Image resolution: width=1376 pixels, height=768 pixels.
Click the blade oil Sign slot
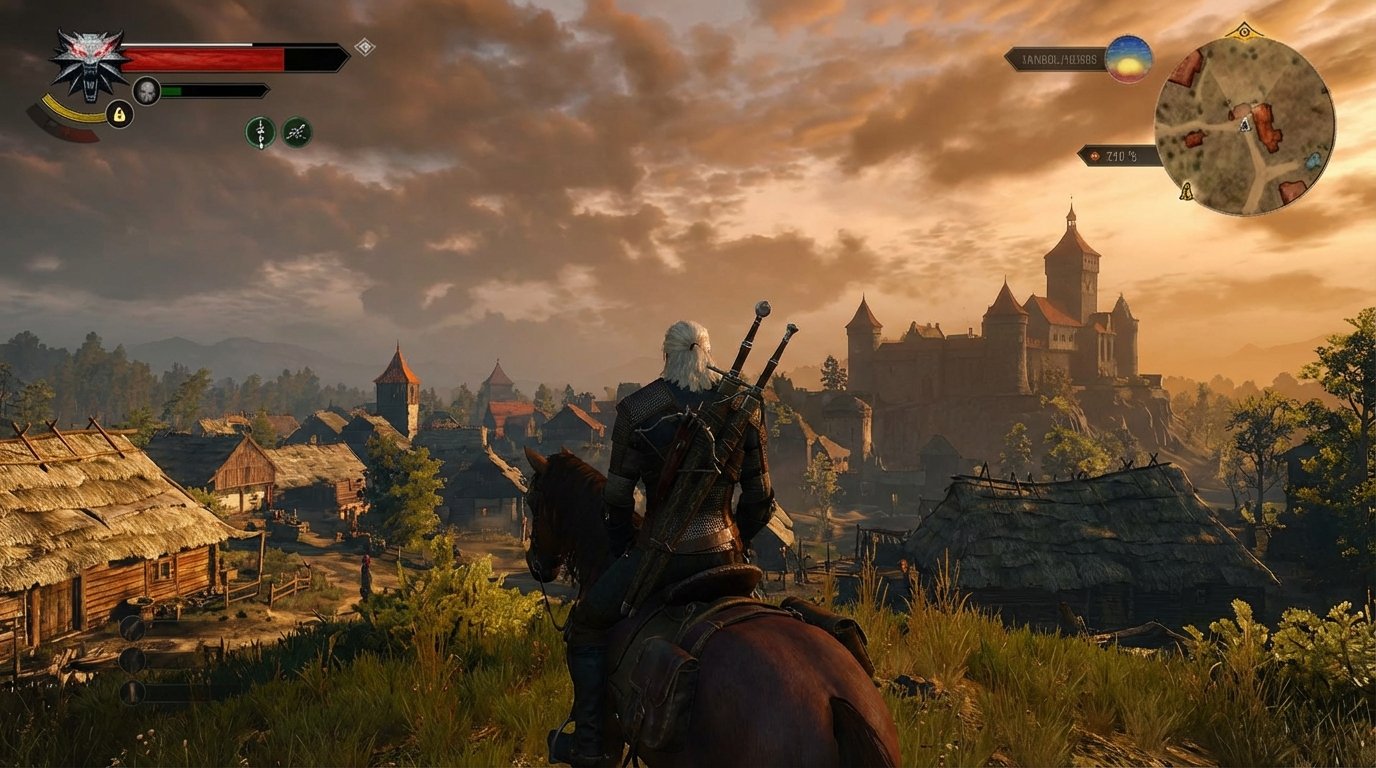(260, 131)
